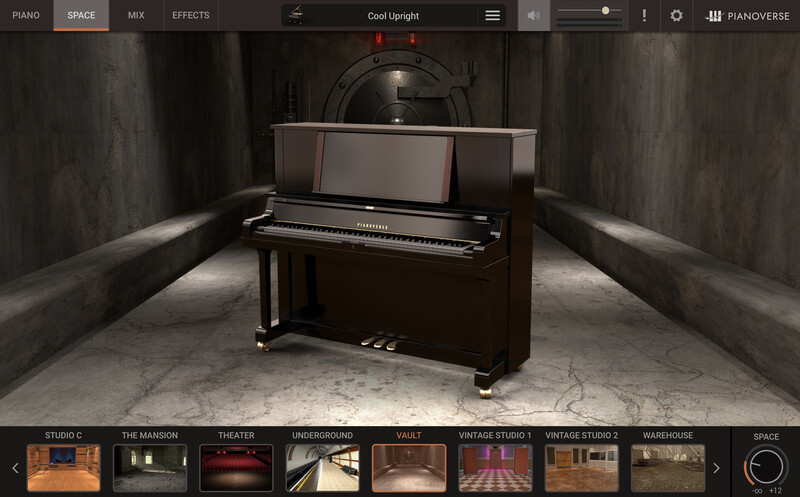
Task: Switch to the PIANO tab
Action: 26,15
